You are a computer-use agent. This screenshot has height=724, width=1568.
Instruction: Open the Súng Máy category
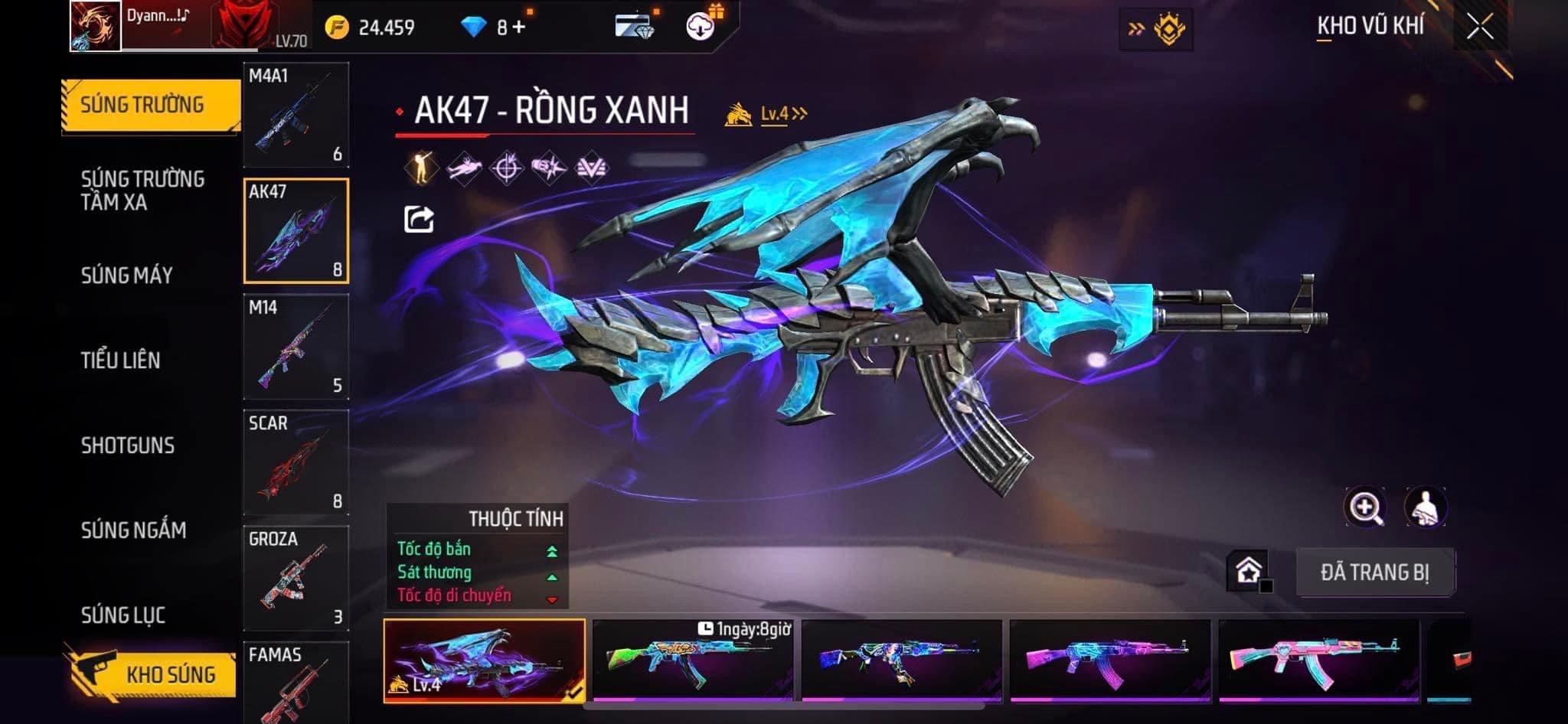pos(127,276)
